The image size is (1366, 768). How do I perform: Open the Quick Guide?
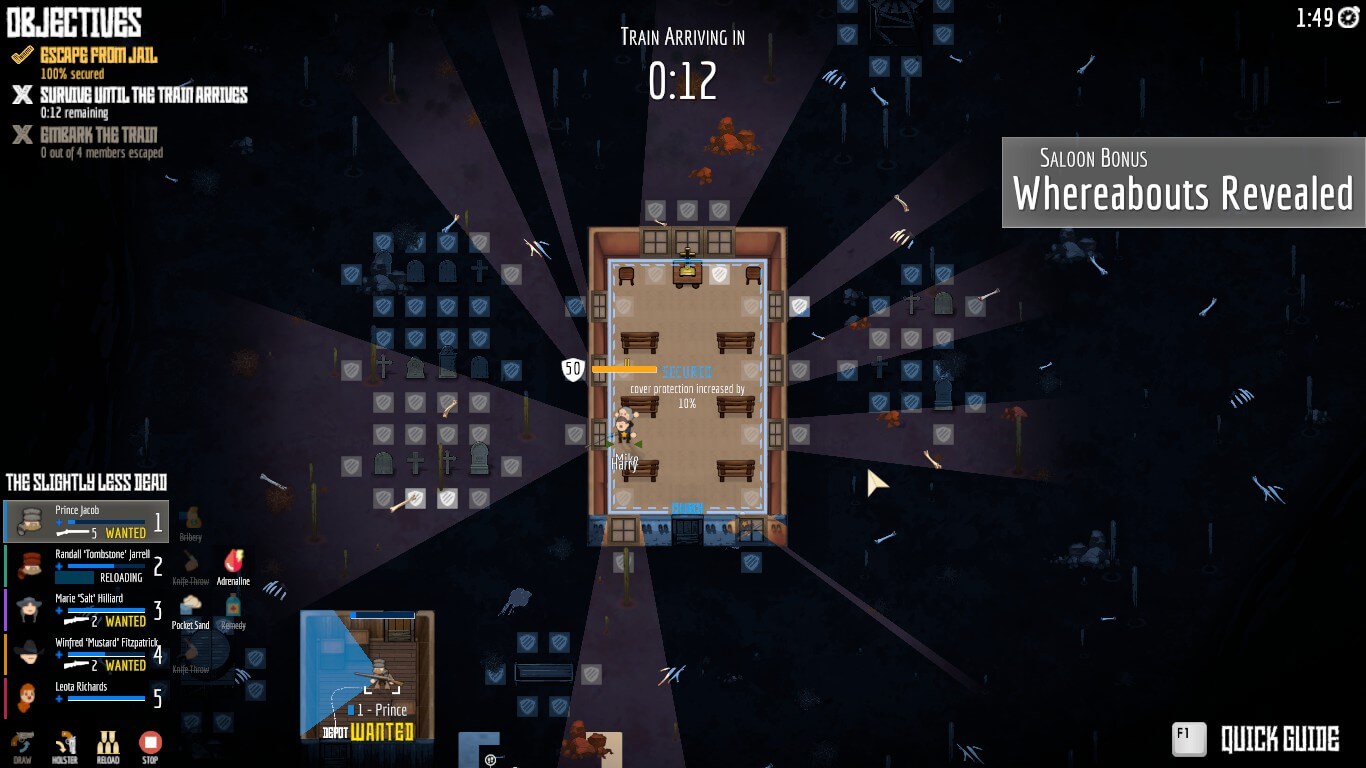[1256, 740]
